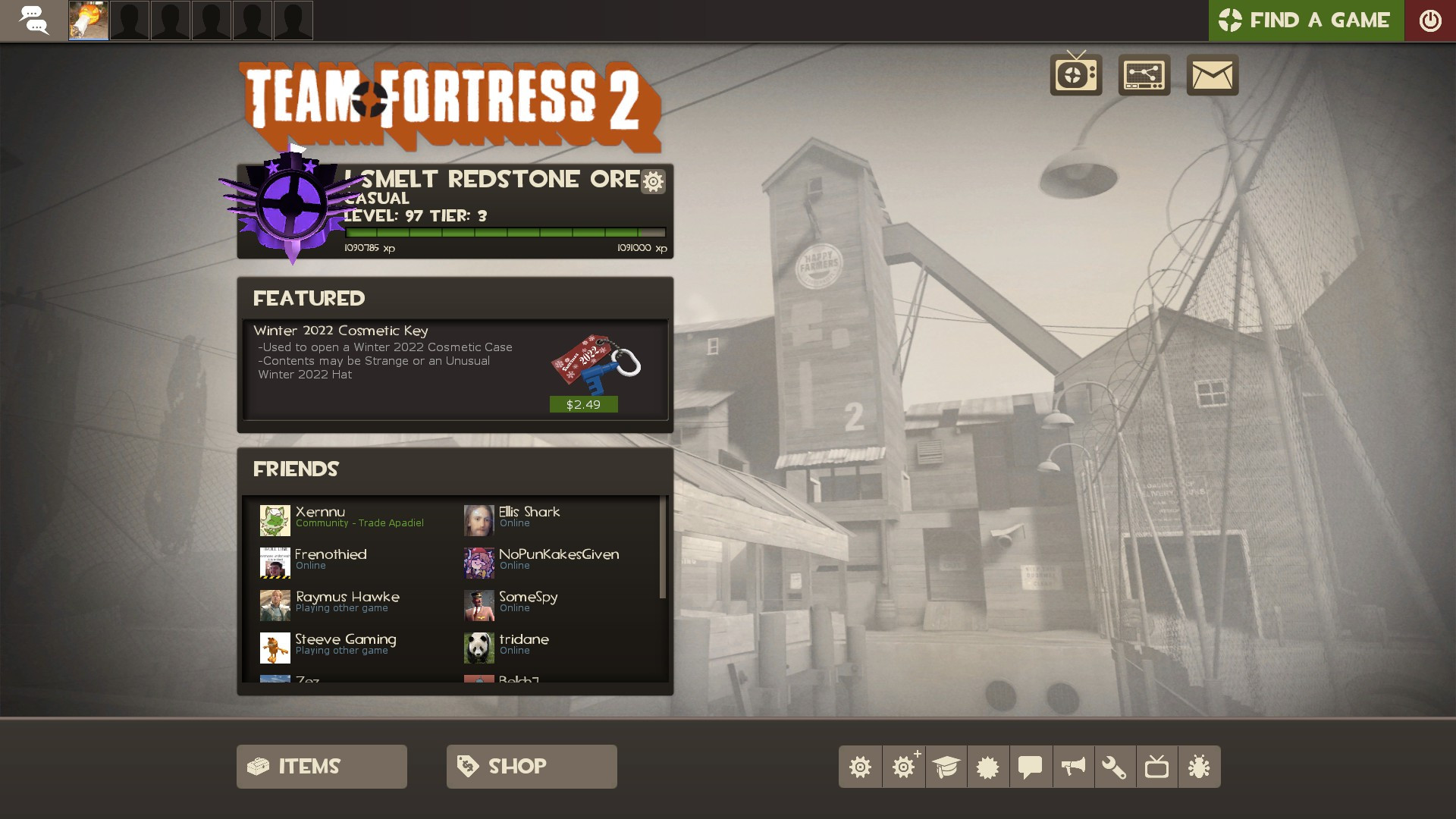Click the starburst icon in the bottom toolbar
Screen dimensions: 1456x819
(x=988, y=766)
